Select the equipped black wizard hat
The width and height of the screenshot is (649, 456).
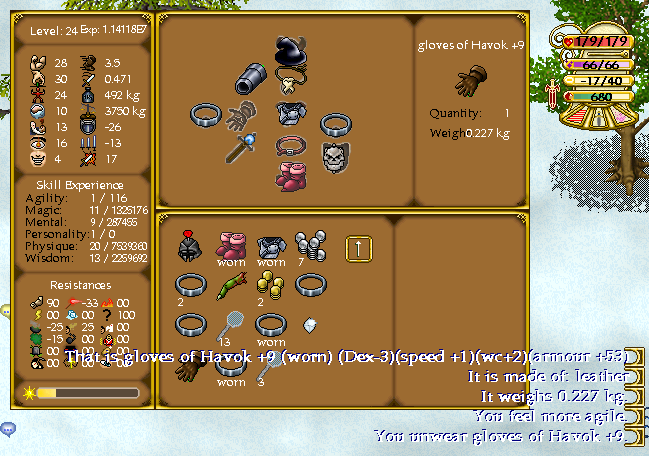pos(290,51)
